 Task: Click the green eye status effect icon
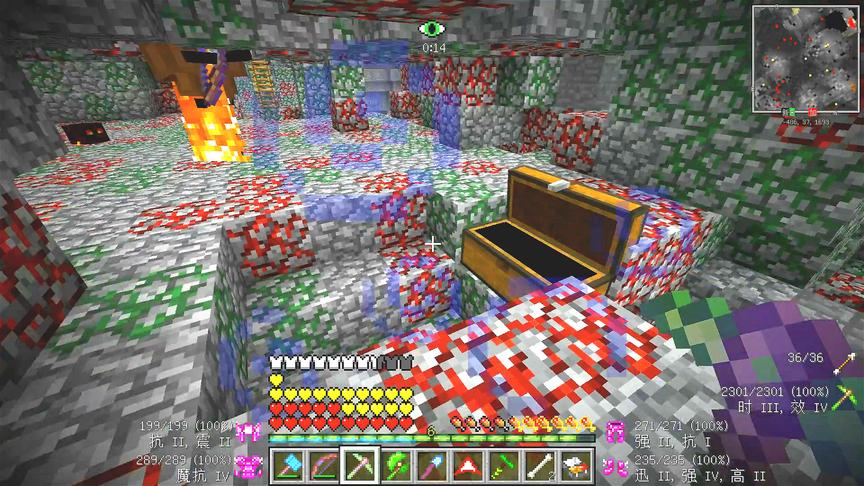tap(433, 30)
